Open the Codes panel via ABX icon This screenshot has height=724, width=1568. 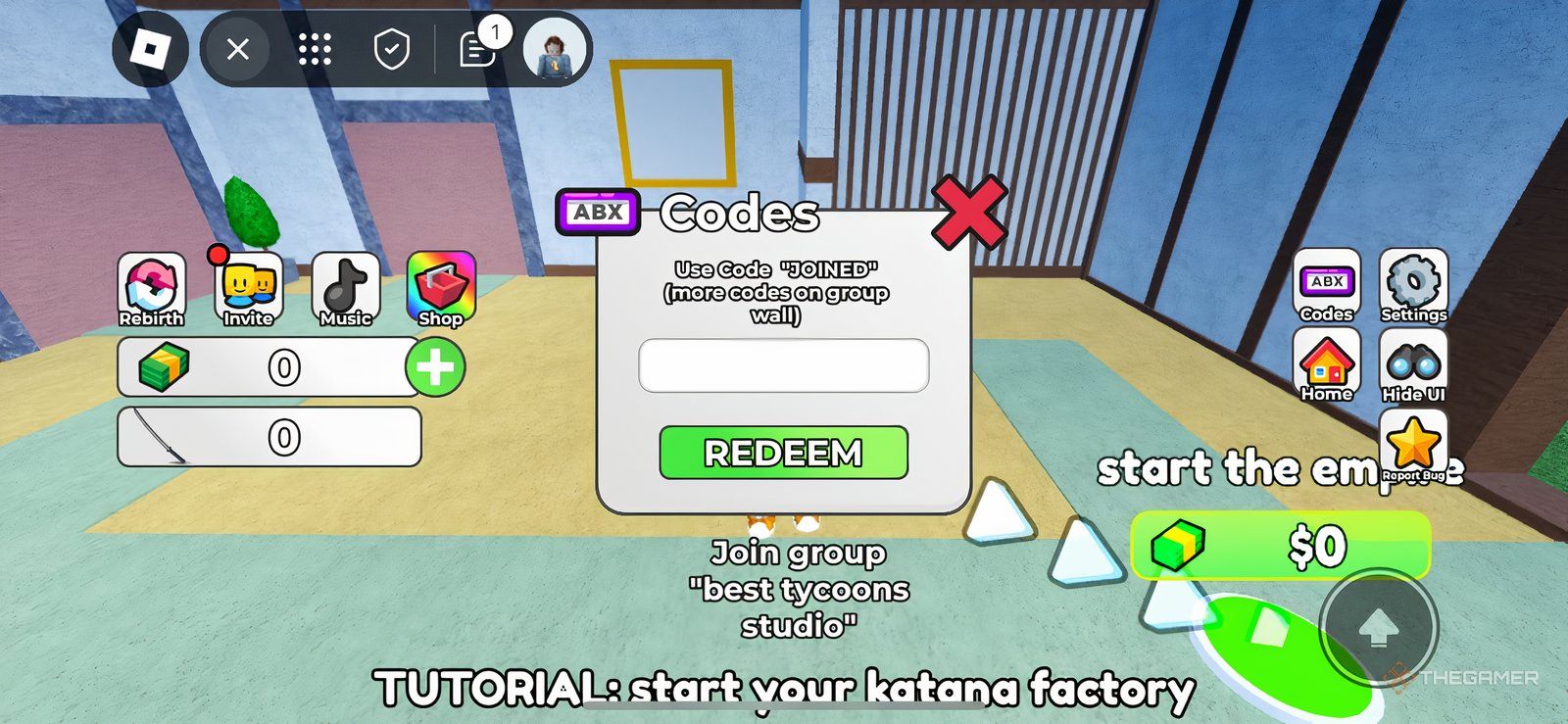point(1325,286)
